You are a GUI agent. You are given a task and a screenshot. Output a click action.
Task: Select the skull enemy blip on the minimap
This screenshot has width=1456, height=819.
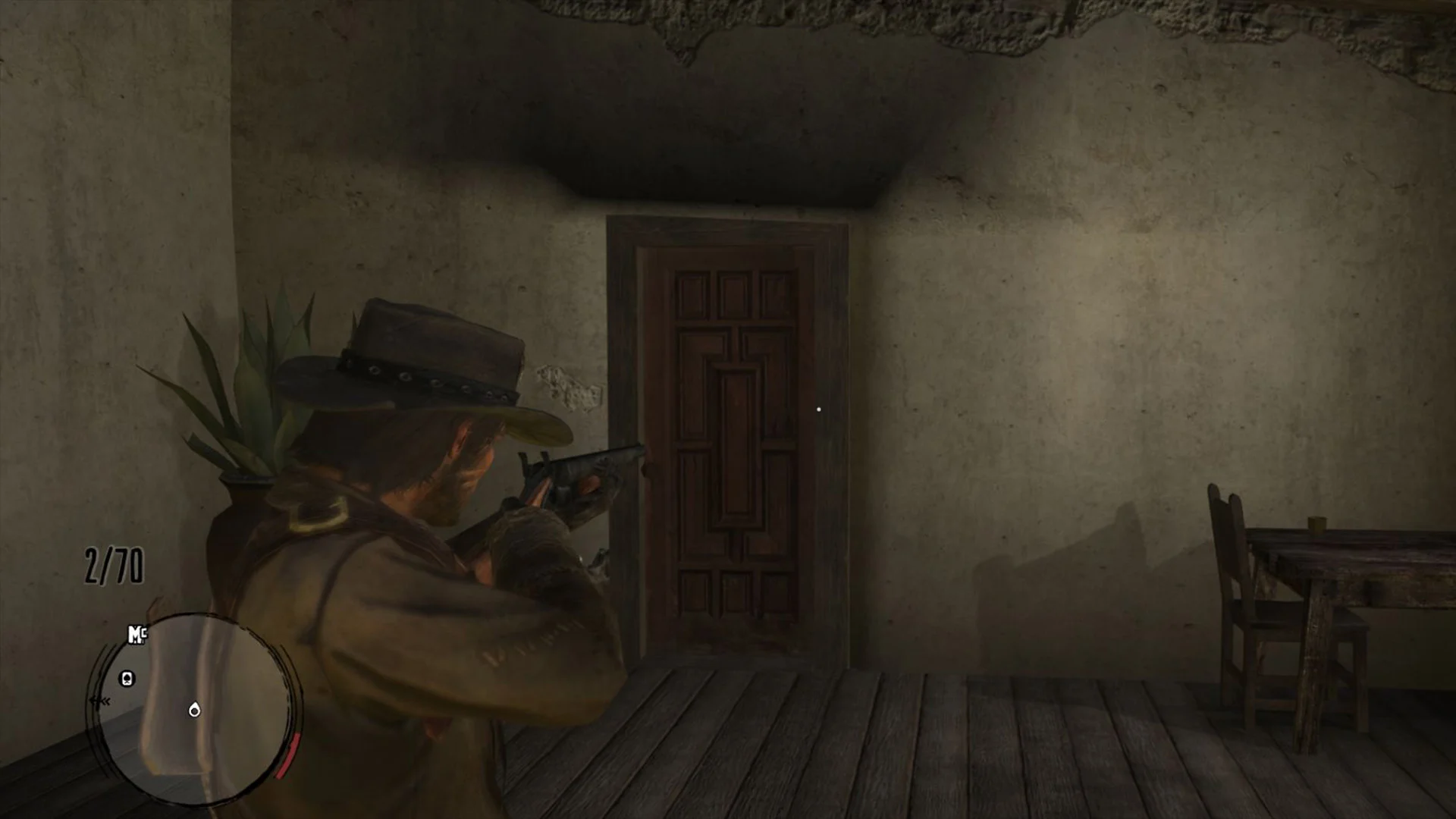(127, 678)
